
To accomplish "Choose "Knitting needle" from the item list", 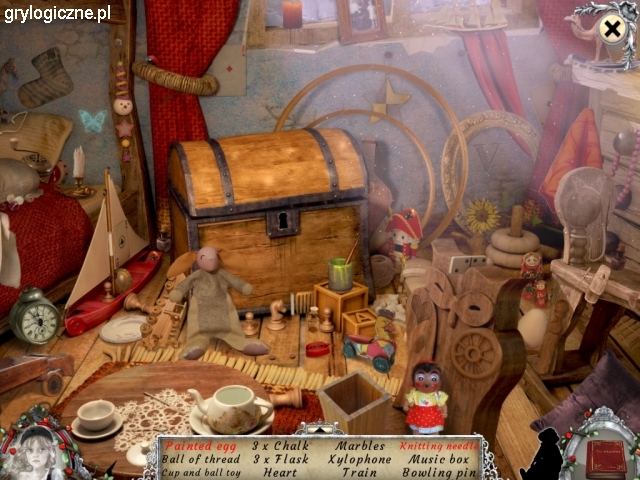I will pyautogui.click(x=438, y=445).
